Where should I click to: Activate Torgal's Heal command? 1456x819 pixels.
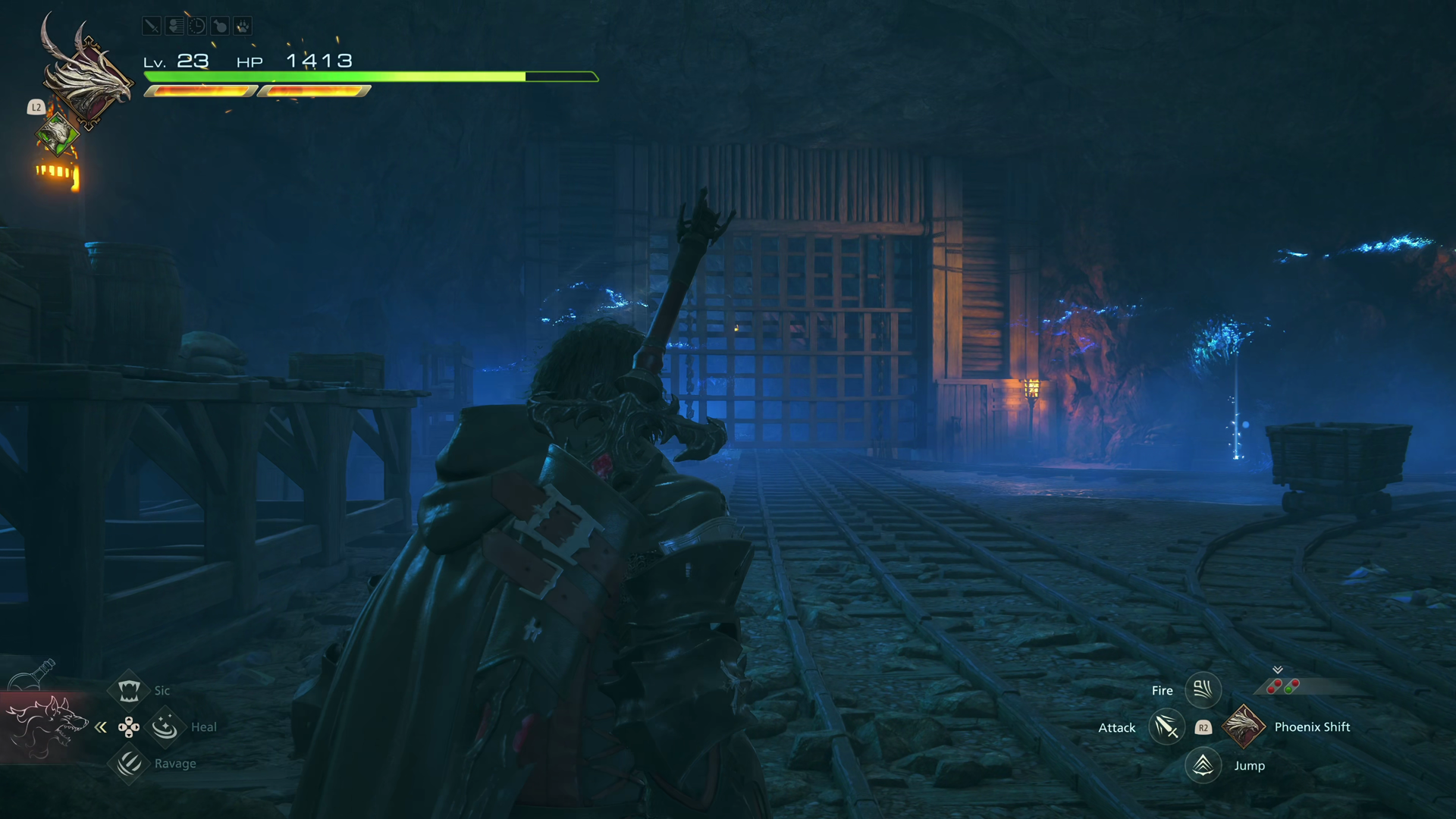click(x=165, y=726)
